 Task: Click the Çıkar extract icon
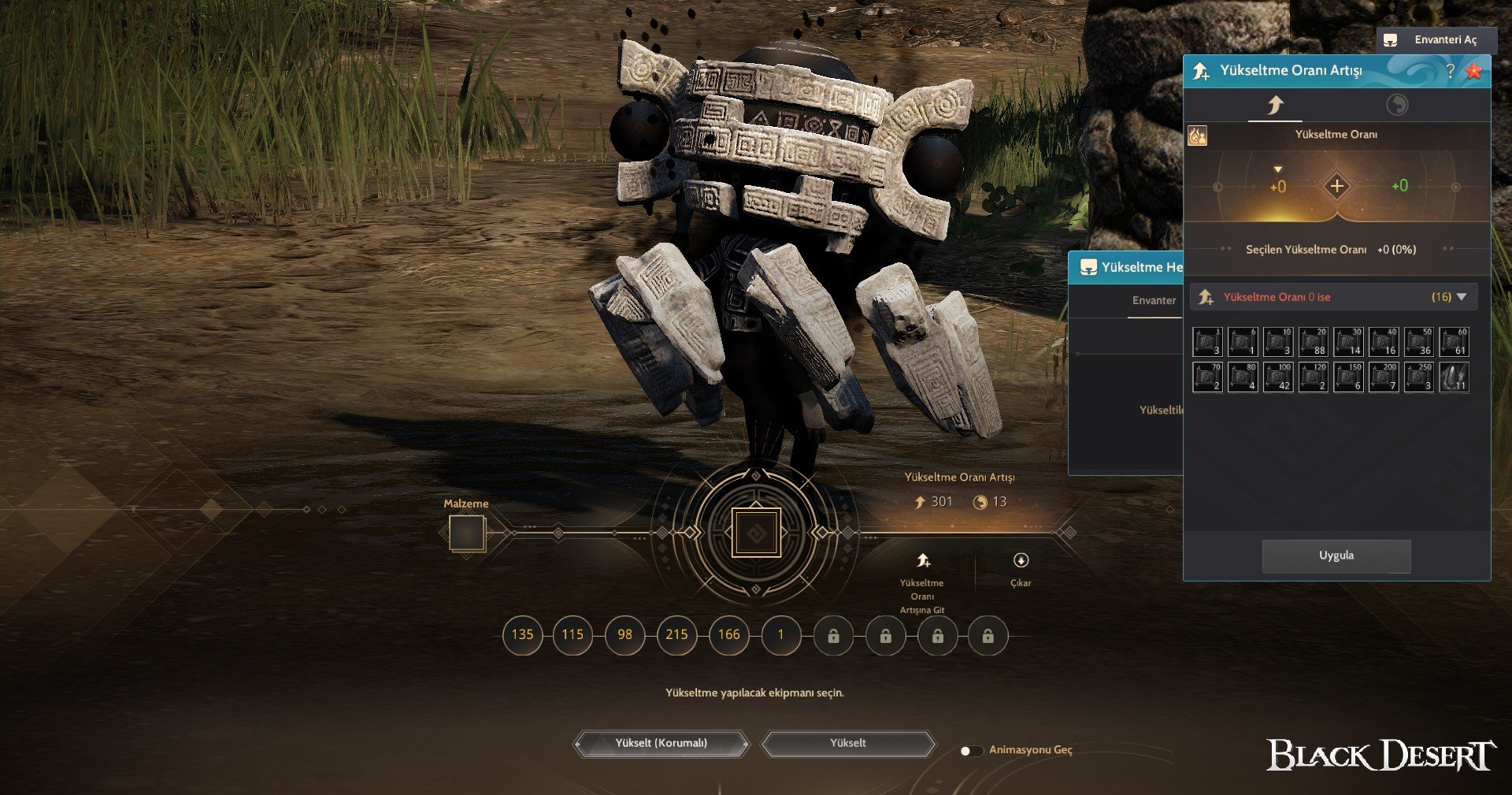1021,561
